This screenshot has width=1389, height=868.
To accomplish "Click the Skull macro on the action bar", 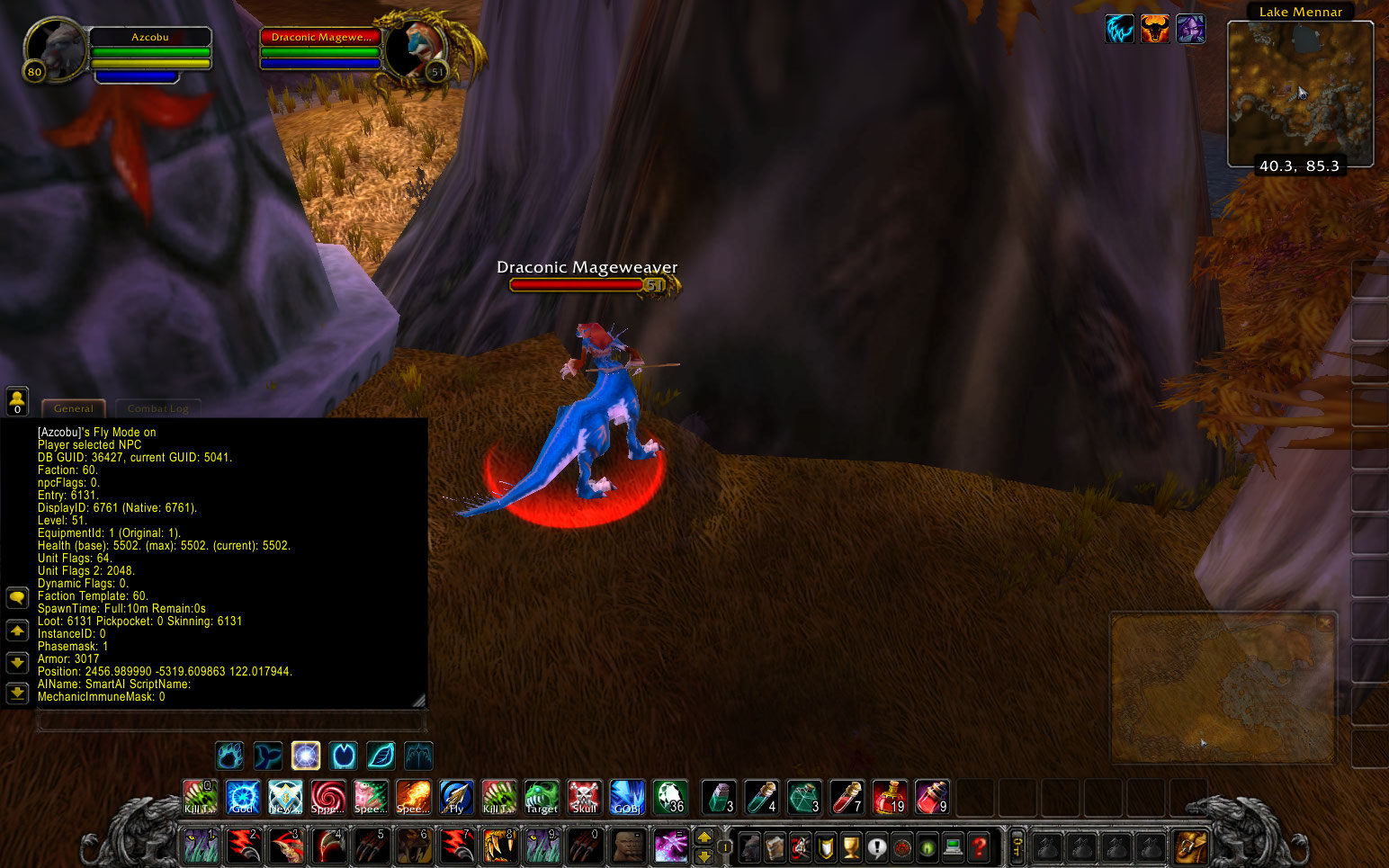I will (584, 797).
